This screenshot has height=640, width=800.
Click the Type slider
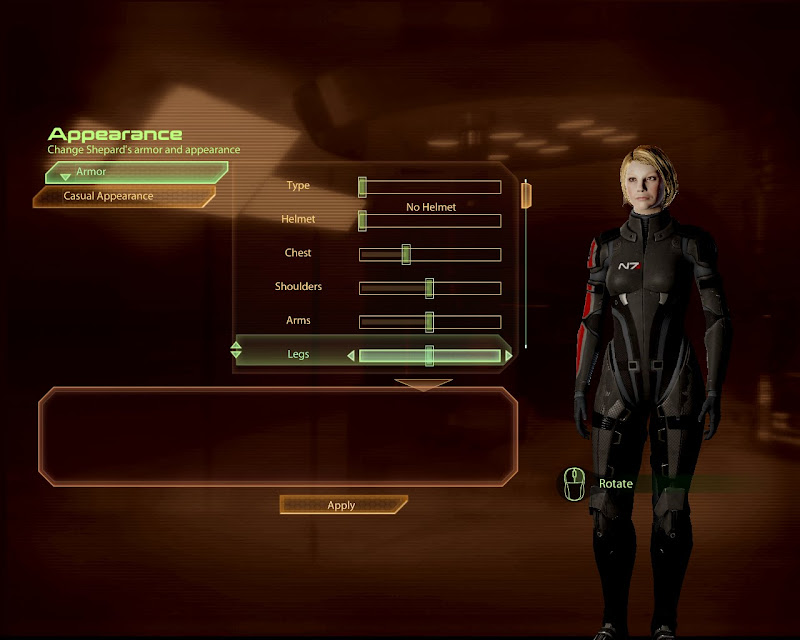(430, 187)
